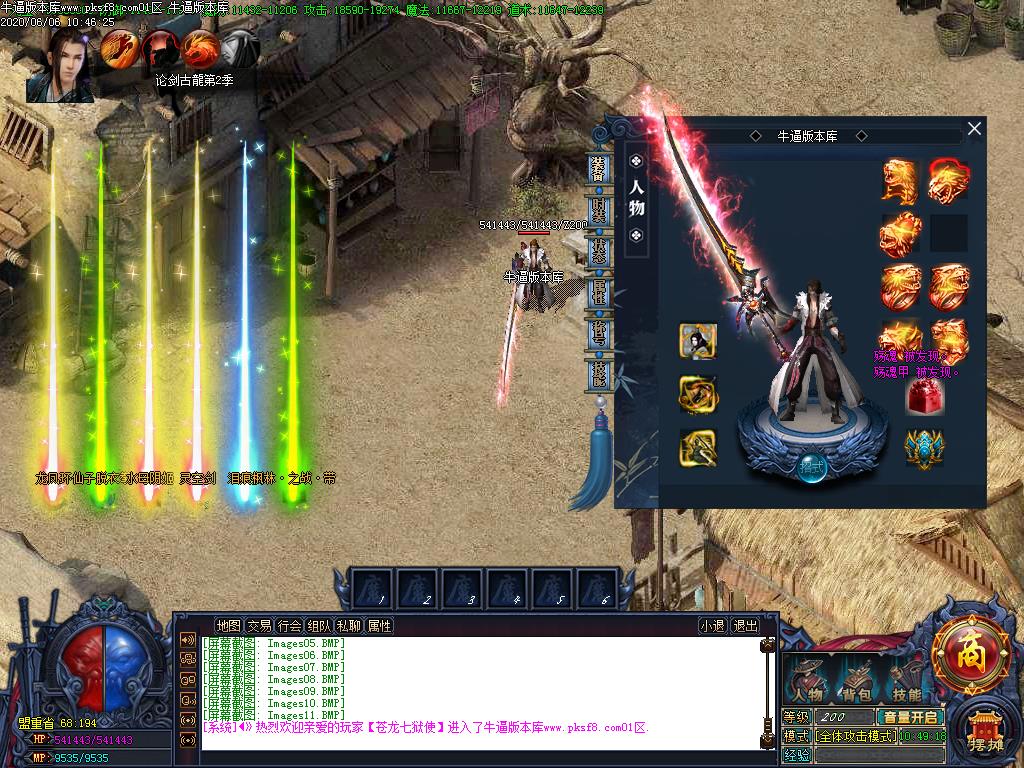Open the 交易 trade button
The image size is (1024, 768).
coord(259,626)
